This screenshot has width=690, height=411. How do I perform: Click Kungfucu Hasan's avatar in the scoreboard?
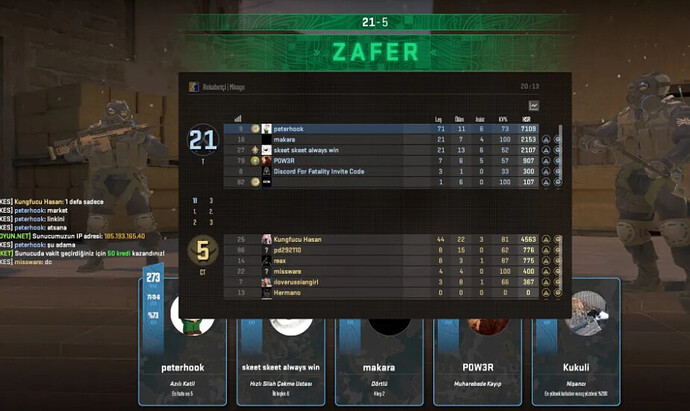click(267, 240)
